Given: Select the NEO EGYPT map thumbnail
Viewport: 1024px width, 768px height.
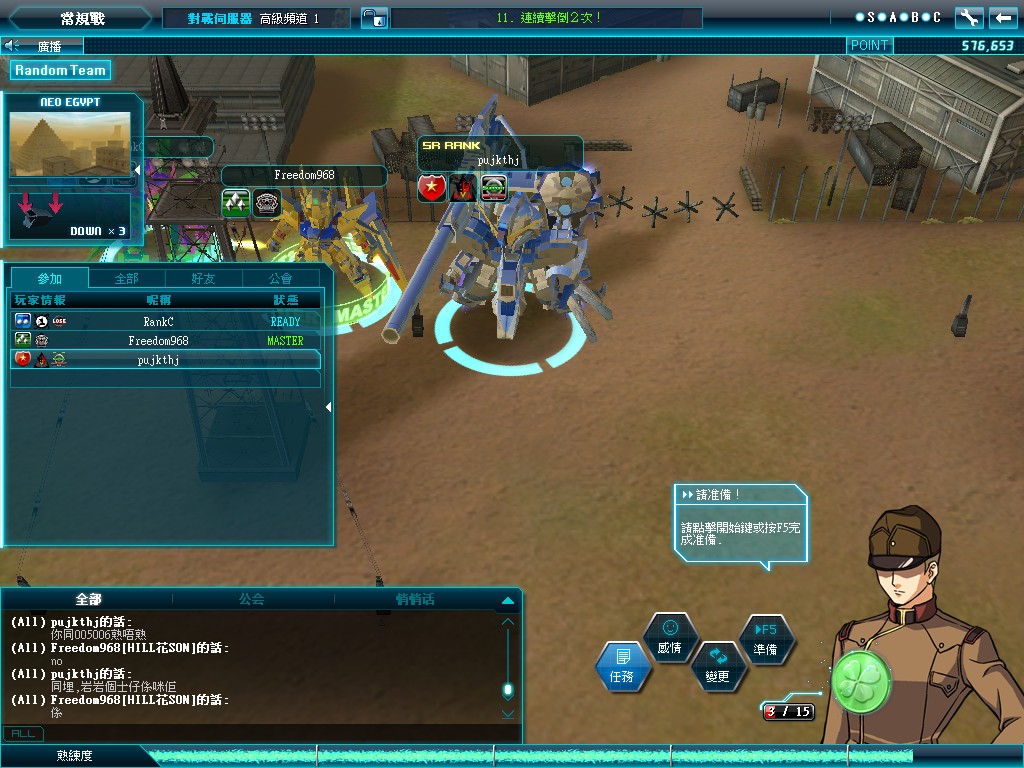Looking at the screenshot, I should (x=70, y=145).
